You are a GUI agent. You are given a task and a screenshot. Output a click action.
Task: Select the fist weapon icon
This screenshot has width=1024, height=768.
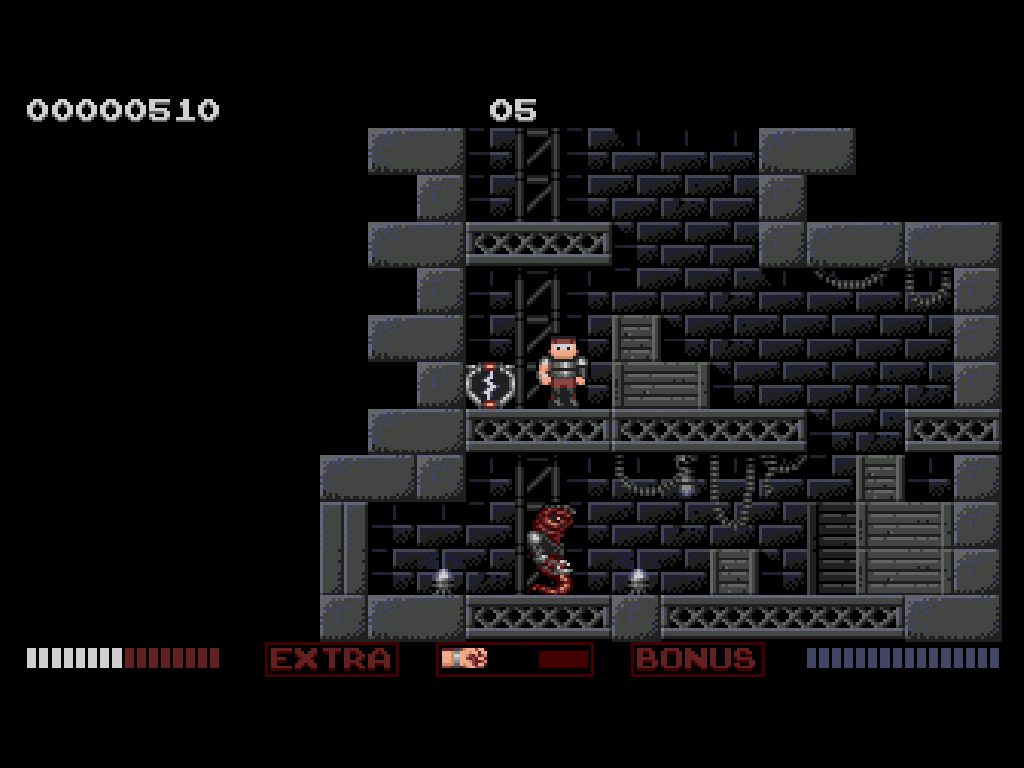(x=464, y=658)
